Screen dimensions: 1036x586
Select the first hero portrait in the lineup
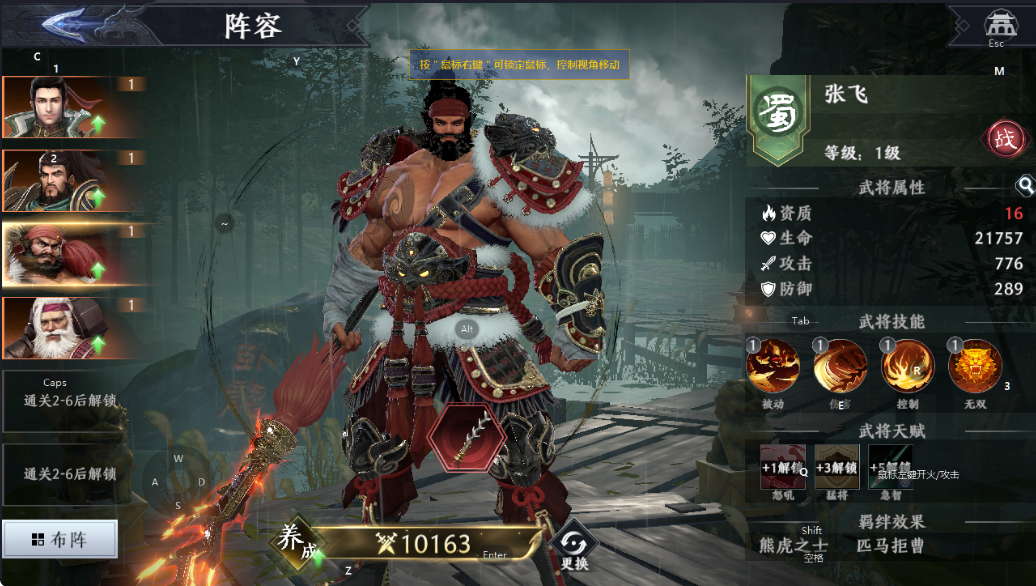click(55, 108)
